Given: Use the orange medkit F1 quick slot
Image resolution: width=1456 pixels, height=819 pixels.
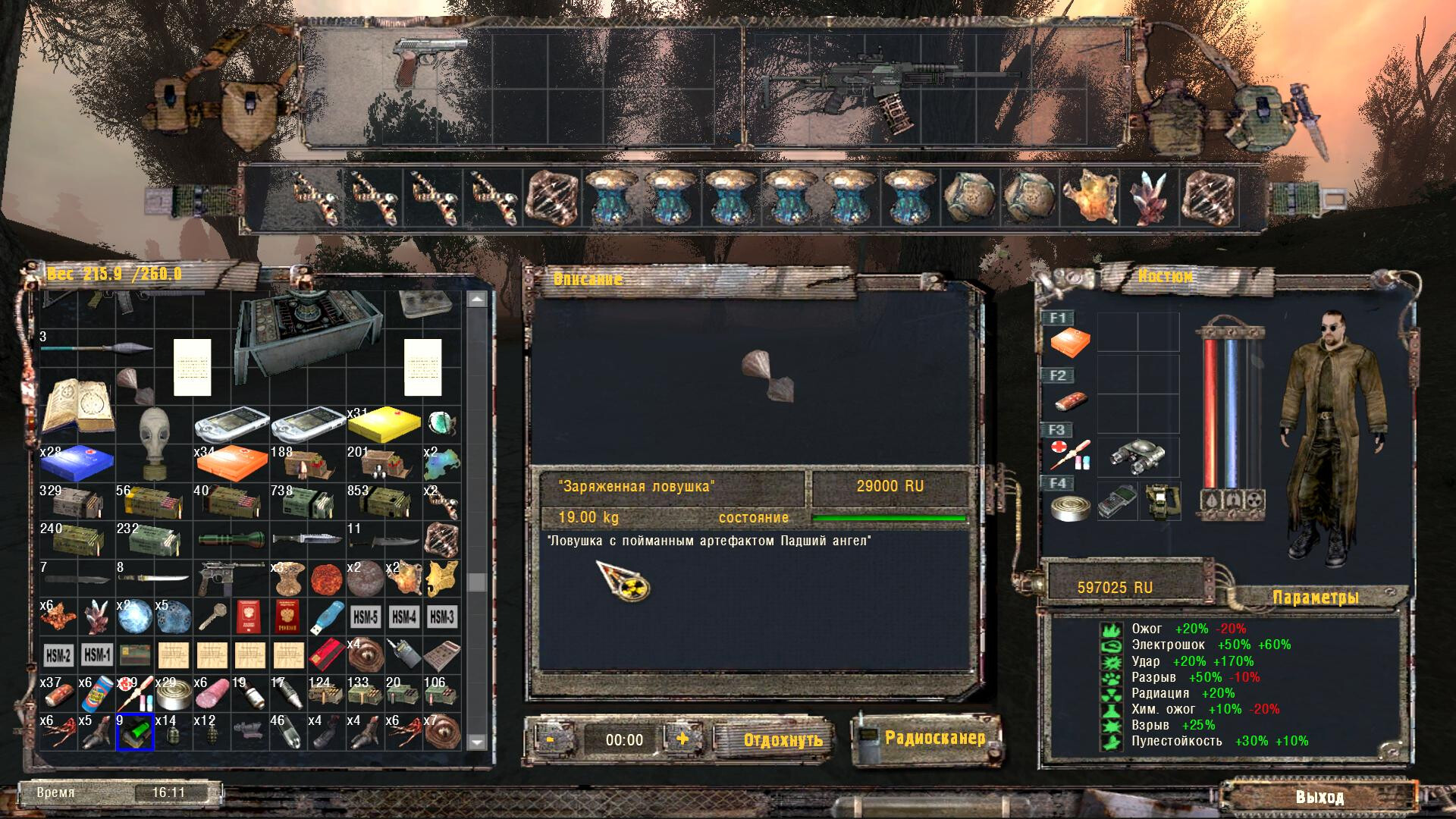Looking at the screenshot, I should pyautogui.click(x=1070, y=342).
